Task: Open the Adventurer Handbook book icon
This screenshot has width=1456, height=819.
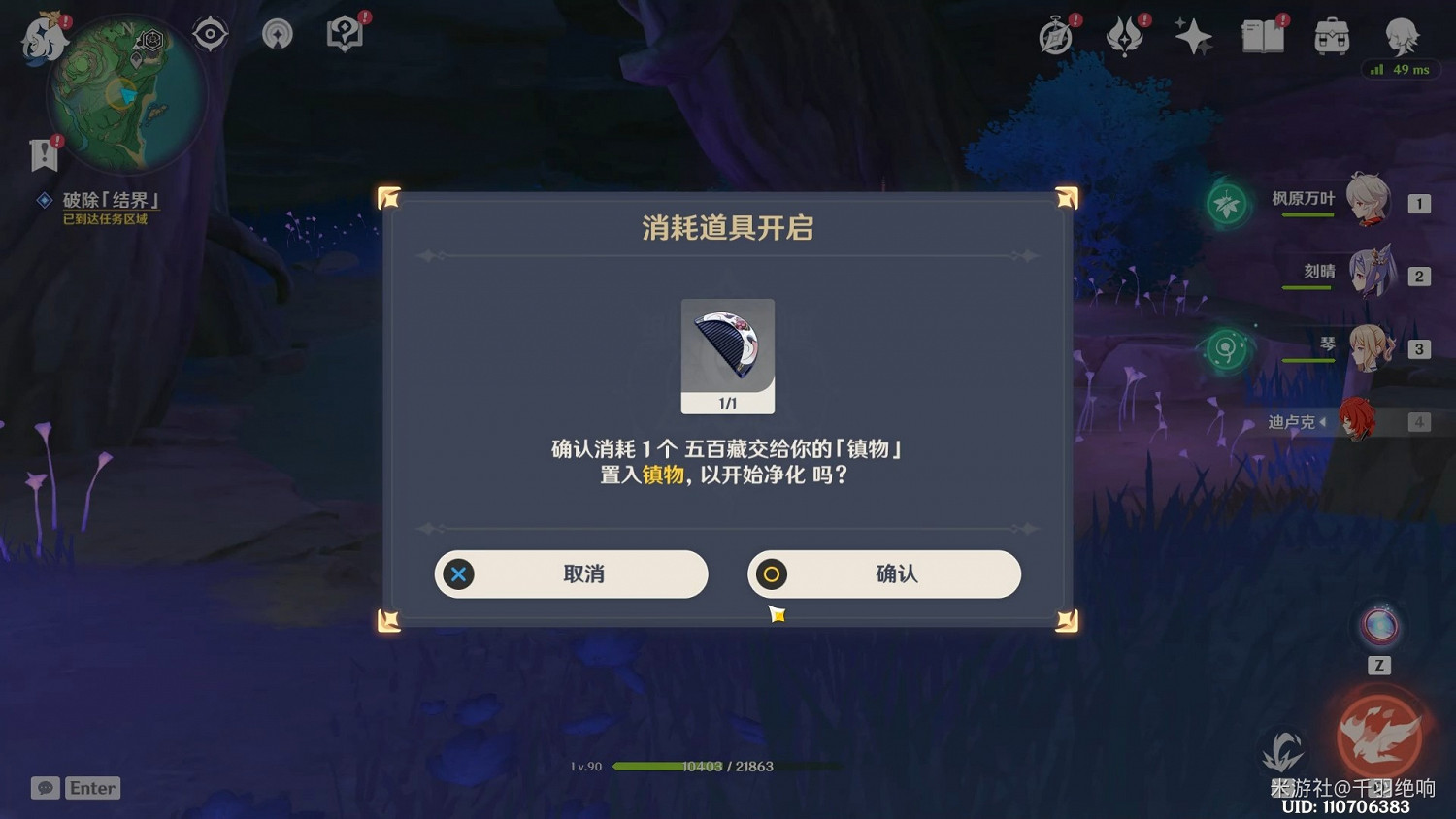Action: pos(1262,37)
